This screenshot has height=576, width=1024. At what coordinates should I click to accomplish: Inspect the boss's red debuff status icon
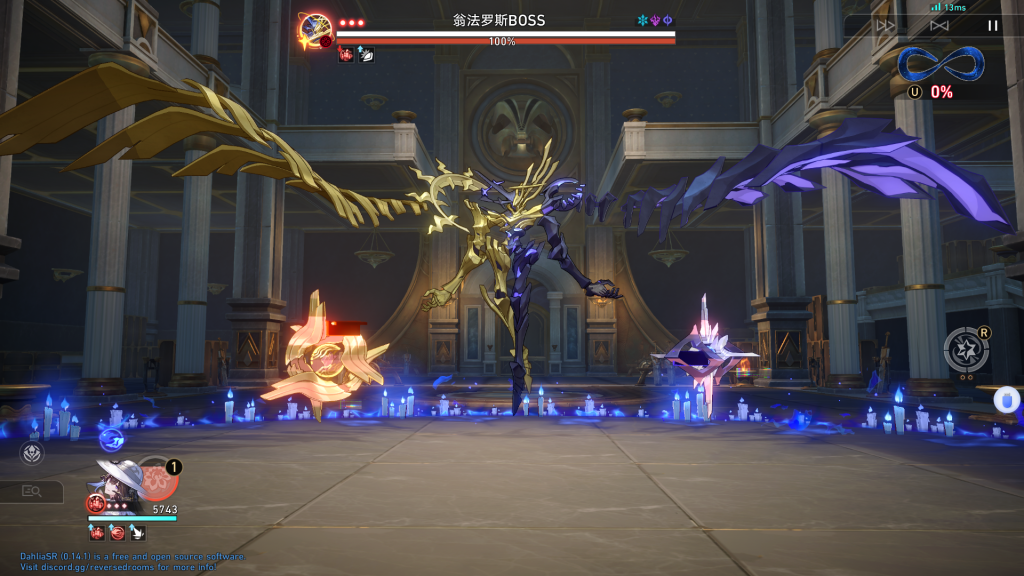[346, 54]
